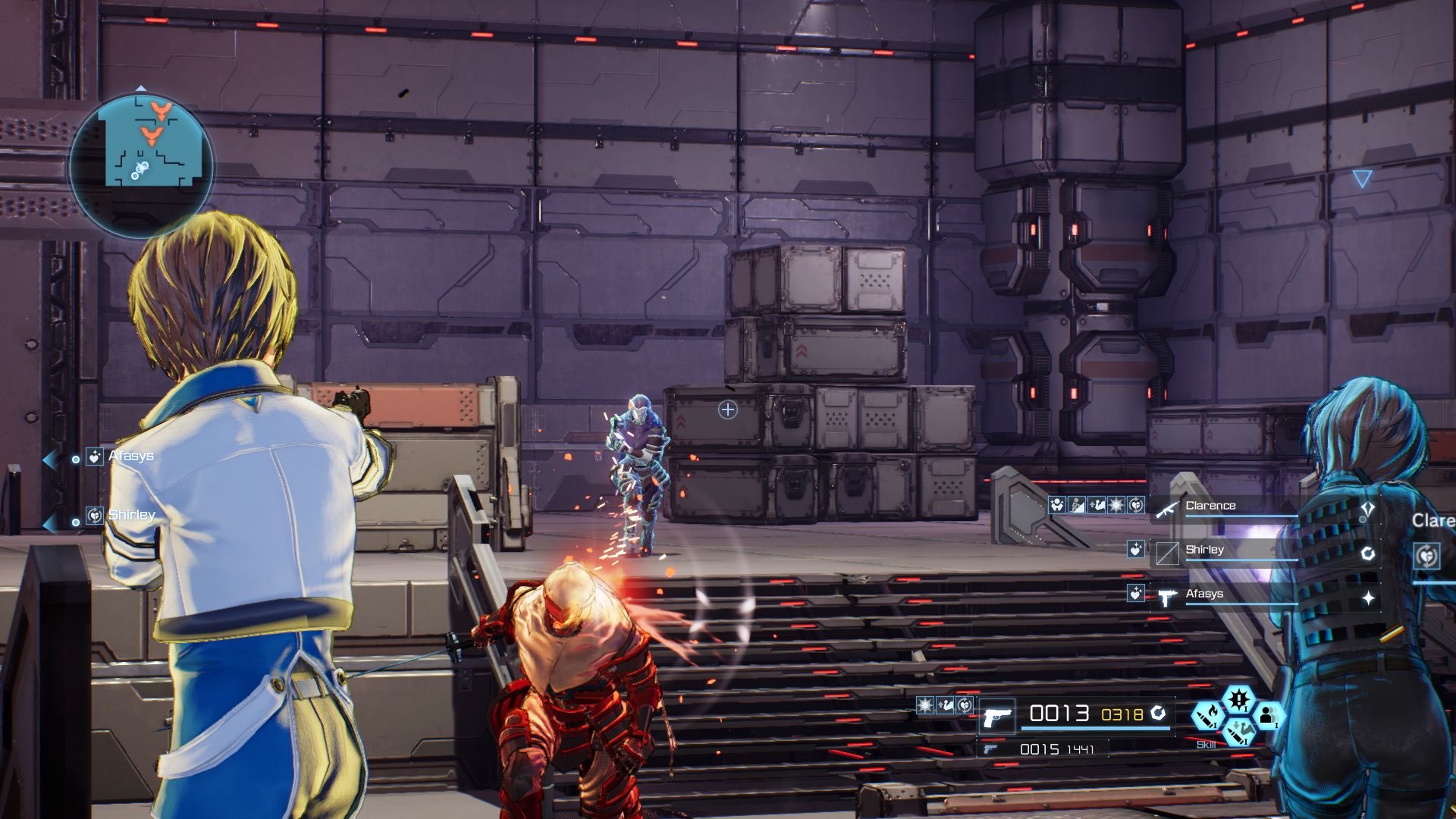
Task: Click the heart regeneration icon under Clarence's nameplate
Action: 1426,556
